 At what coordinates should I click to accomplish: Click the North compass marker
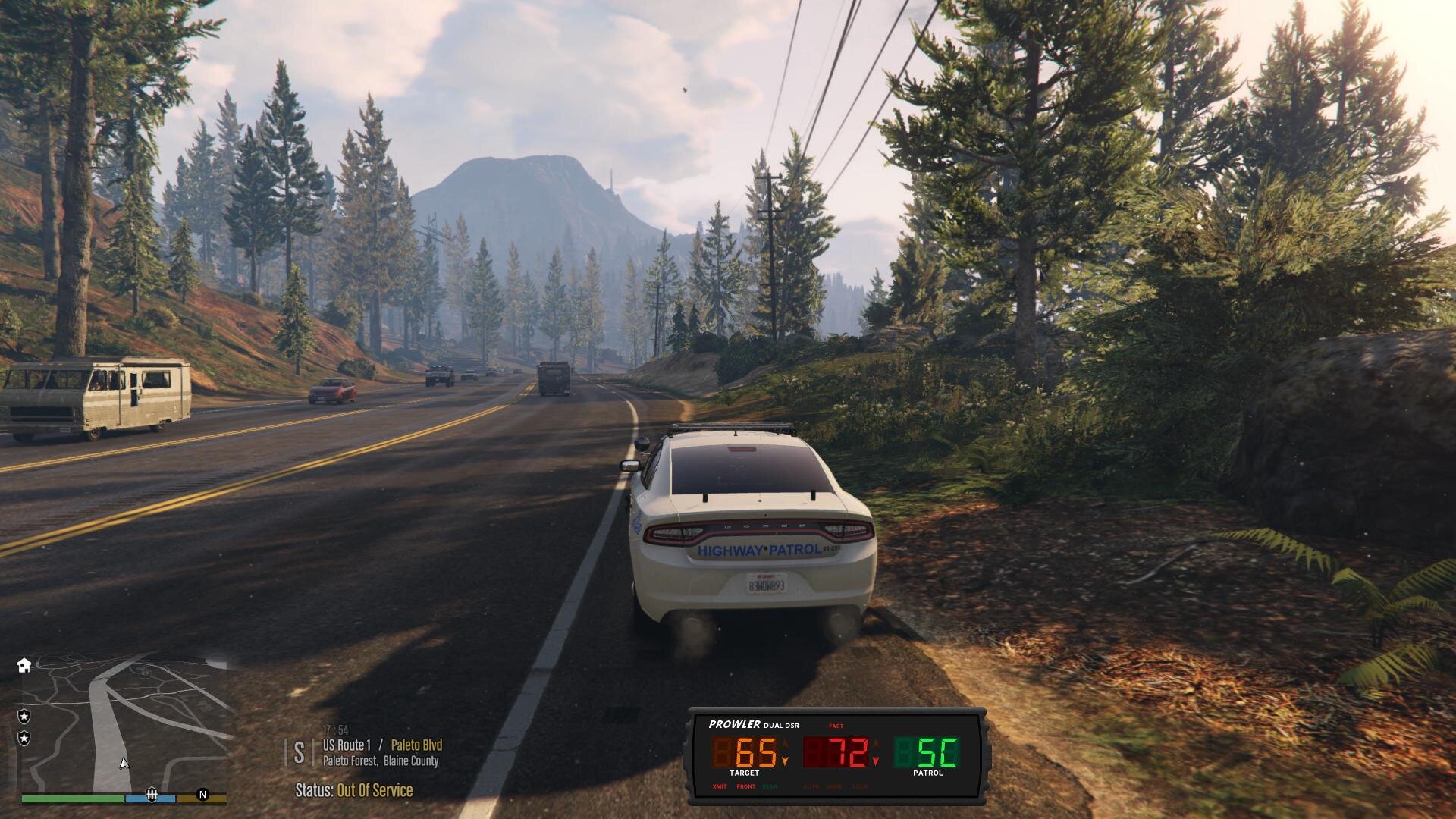tap(202, 795)
